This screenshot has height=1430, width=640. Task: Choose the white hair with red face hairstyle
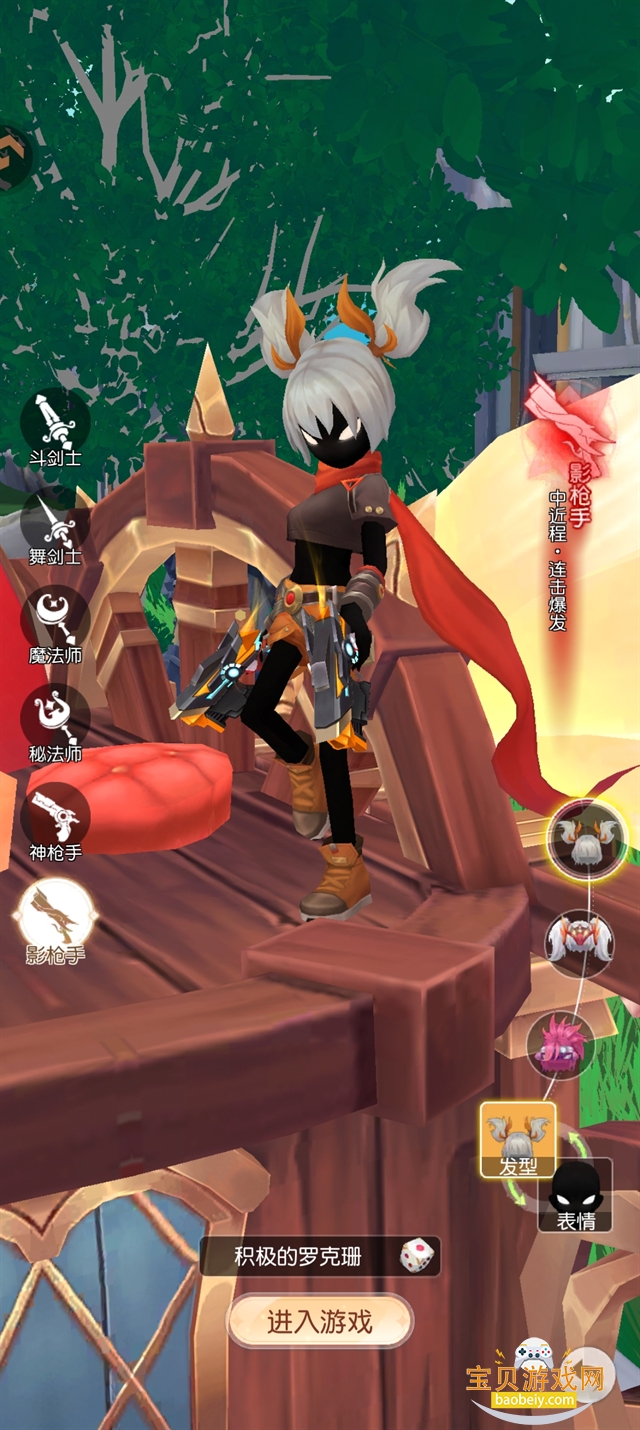(x=572, y=943)
